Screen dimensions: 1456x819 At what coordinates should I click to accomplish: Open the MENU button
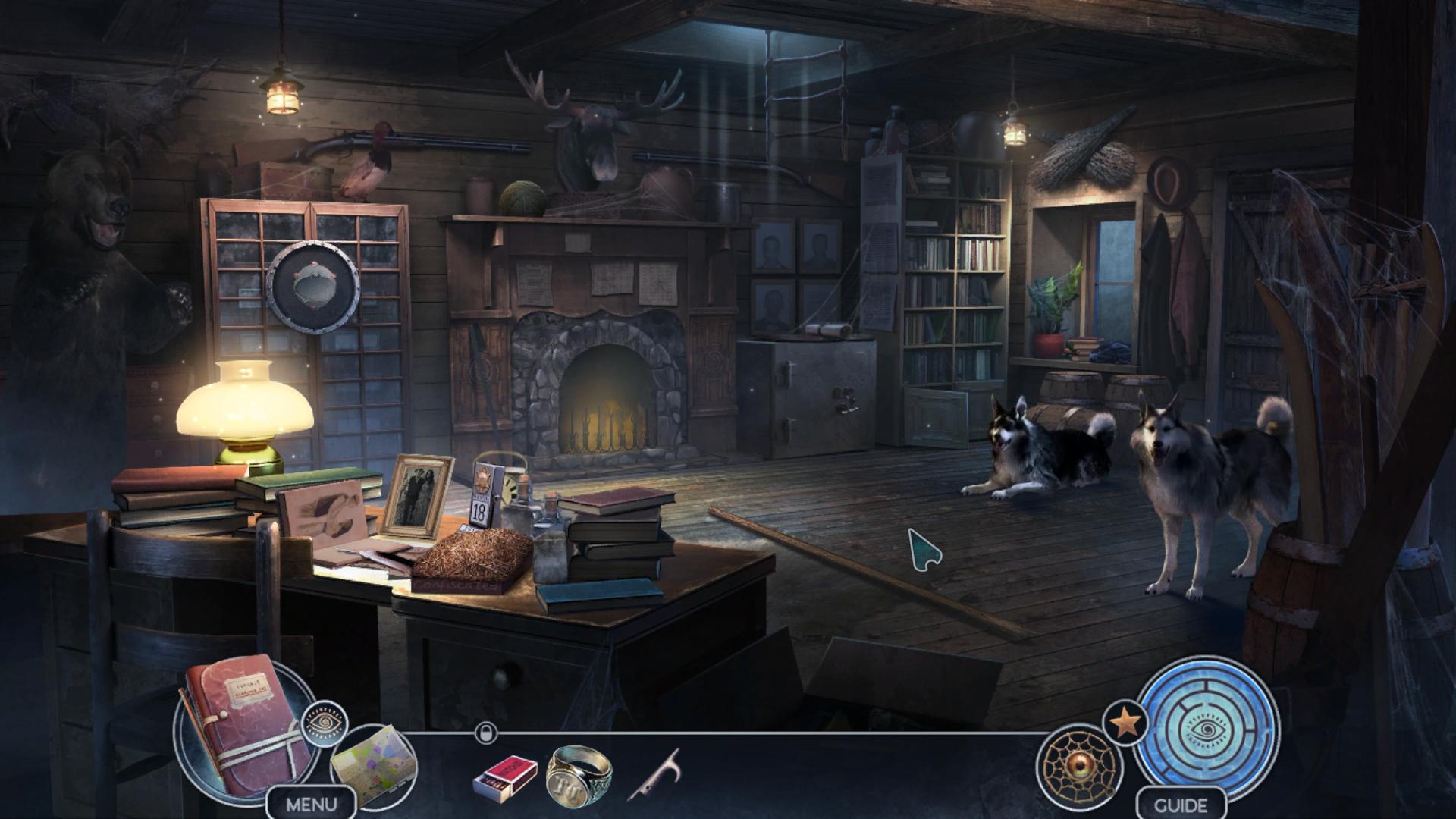click(311, 804)
